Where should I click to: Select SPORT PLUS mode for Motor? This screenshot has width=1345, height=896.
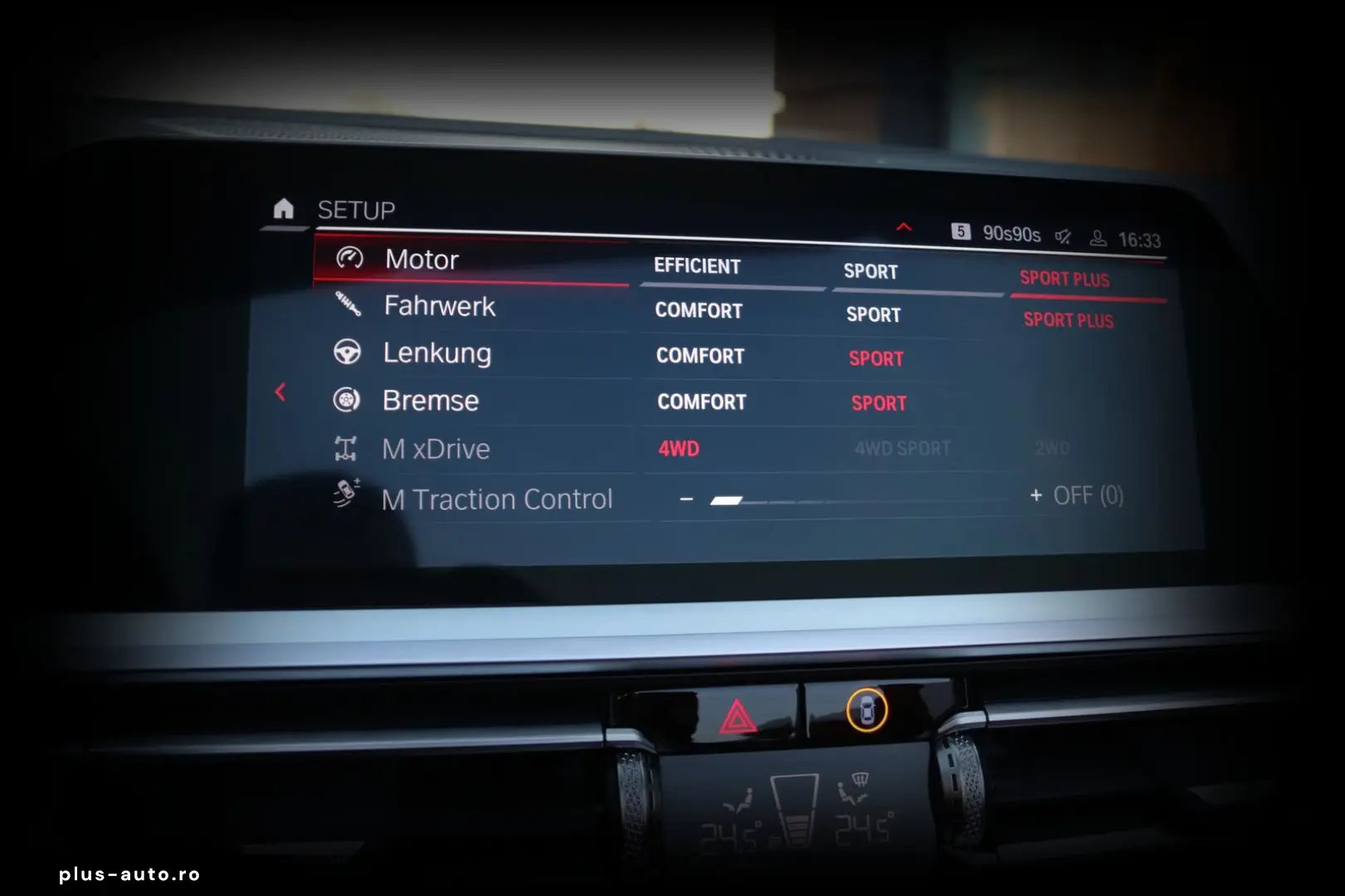1066,280
